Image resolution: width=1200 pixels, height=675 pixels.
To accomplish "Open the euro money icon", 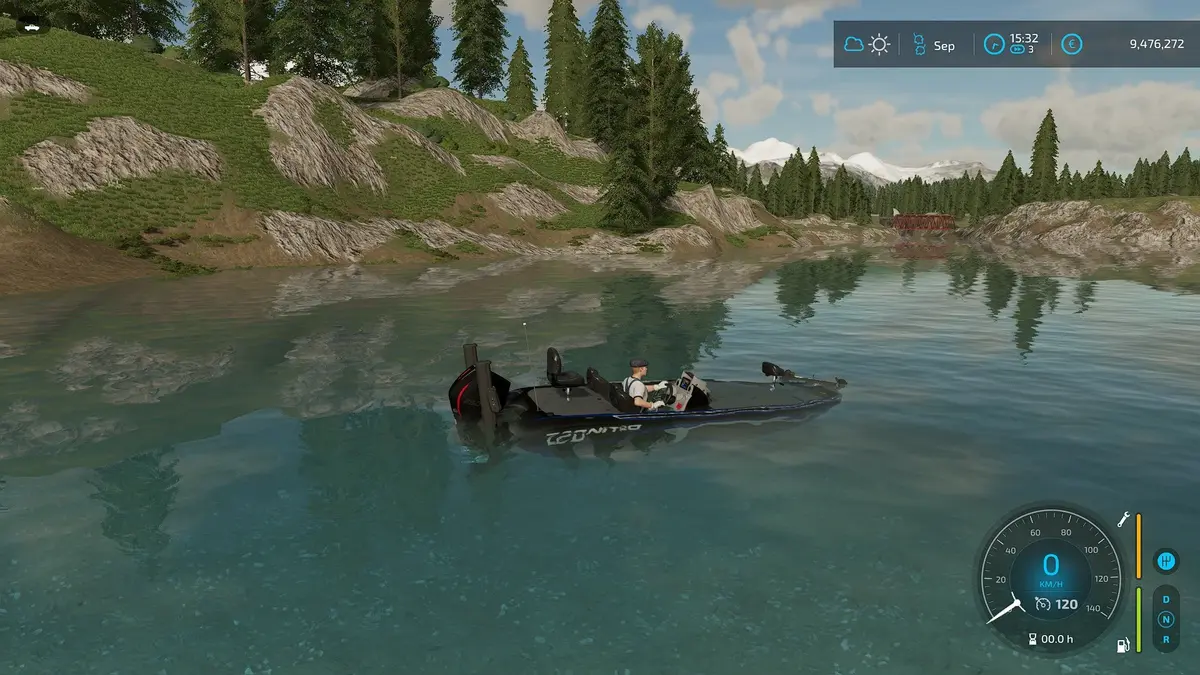I will pyautogui.click(x=1071, y=45).
